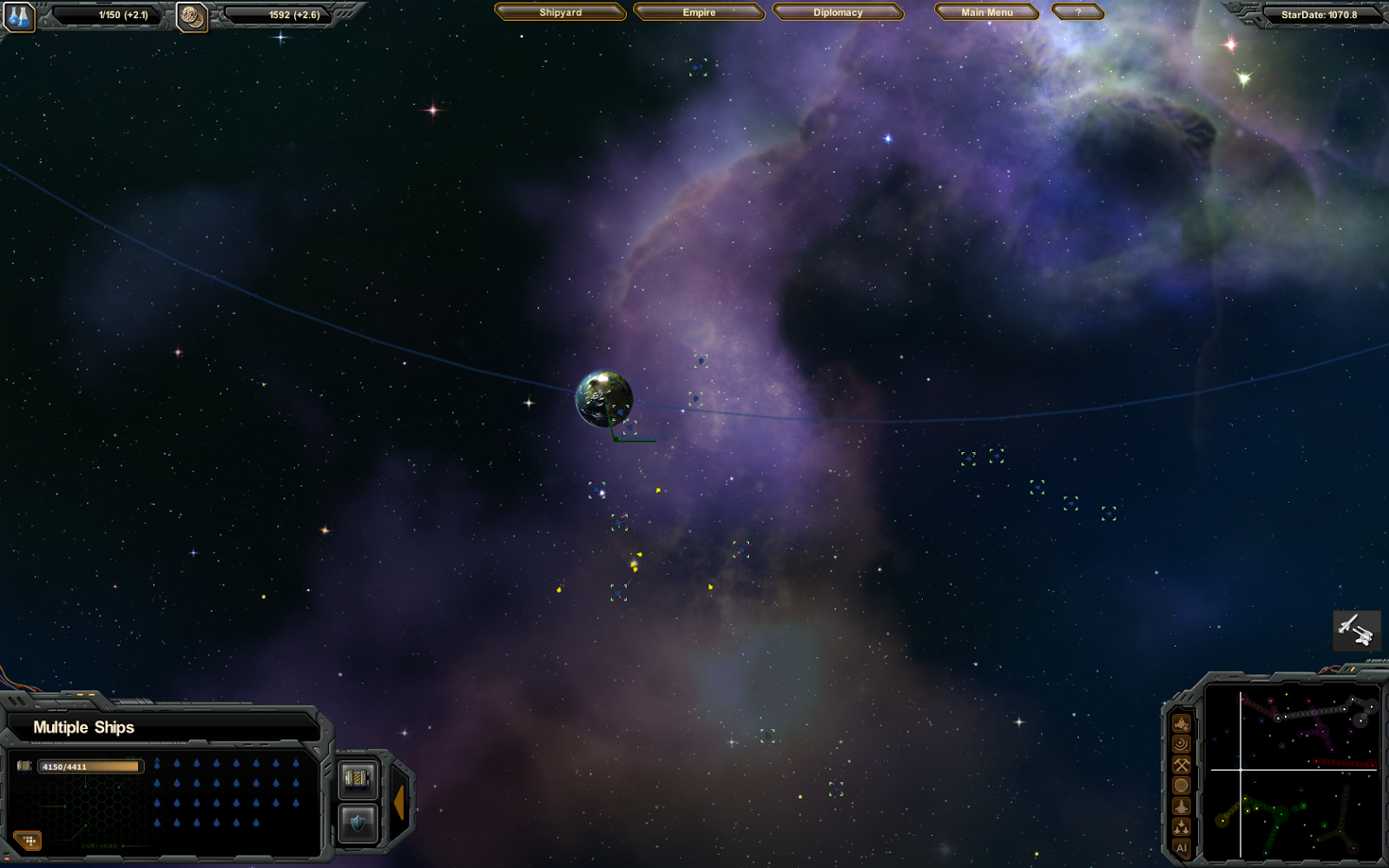Open the armor plating icon on the ship panel
Image resolution: width=1389 pixels, height=868 pixels.
tap(357, 778)
